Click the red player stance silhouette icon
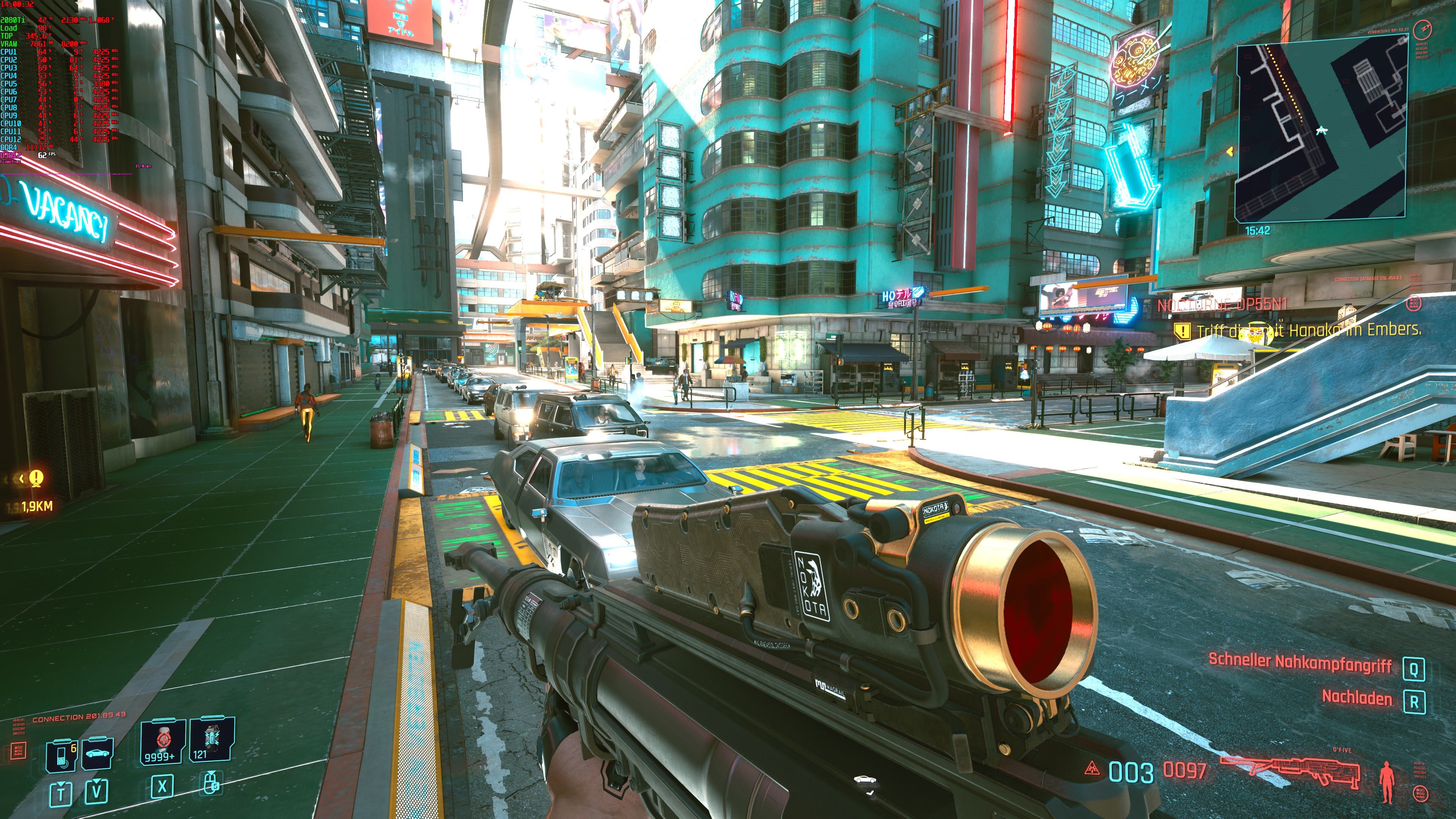The width and height of the screenshot is (1456, 819). coord(1387,782)
